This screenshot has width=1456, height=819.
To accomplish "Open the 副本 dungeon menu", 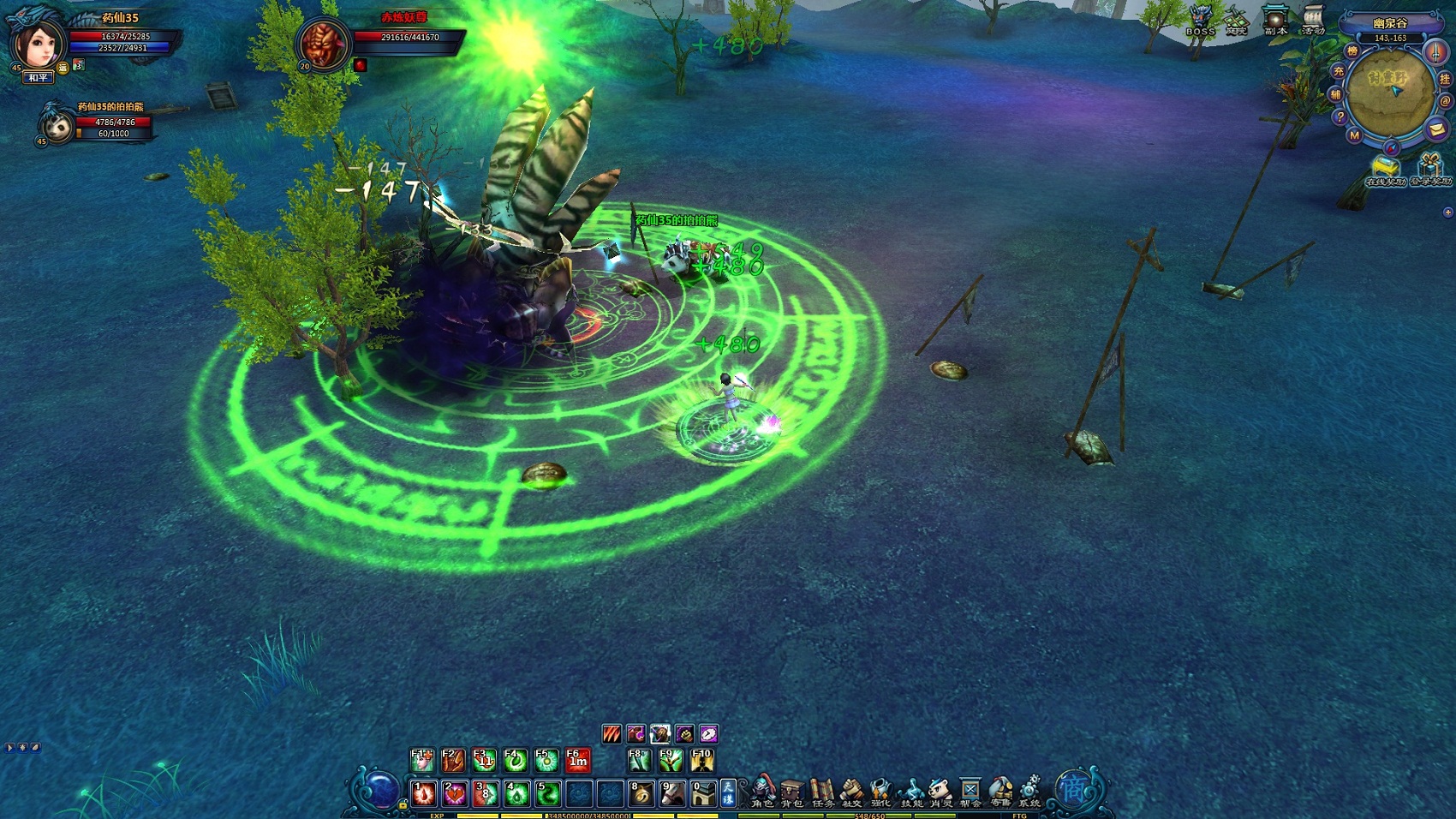I will pyautogui.click(x=1275, y=21).
